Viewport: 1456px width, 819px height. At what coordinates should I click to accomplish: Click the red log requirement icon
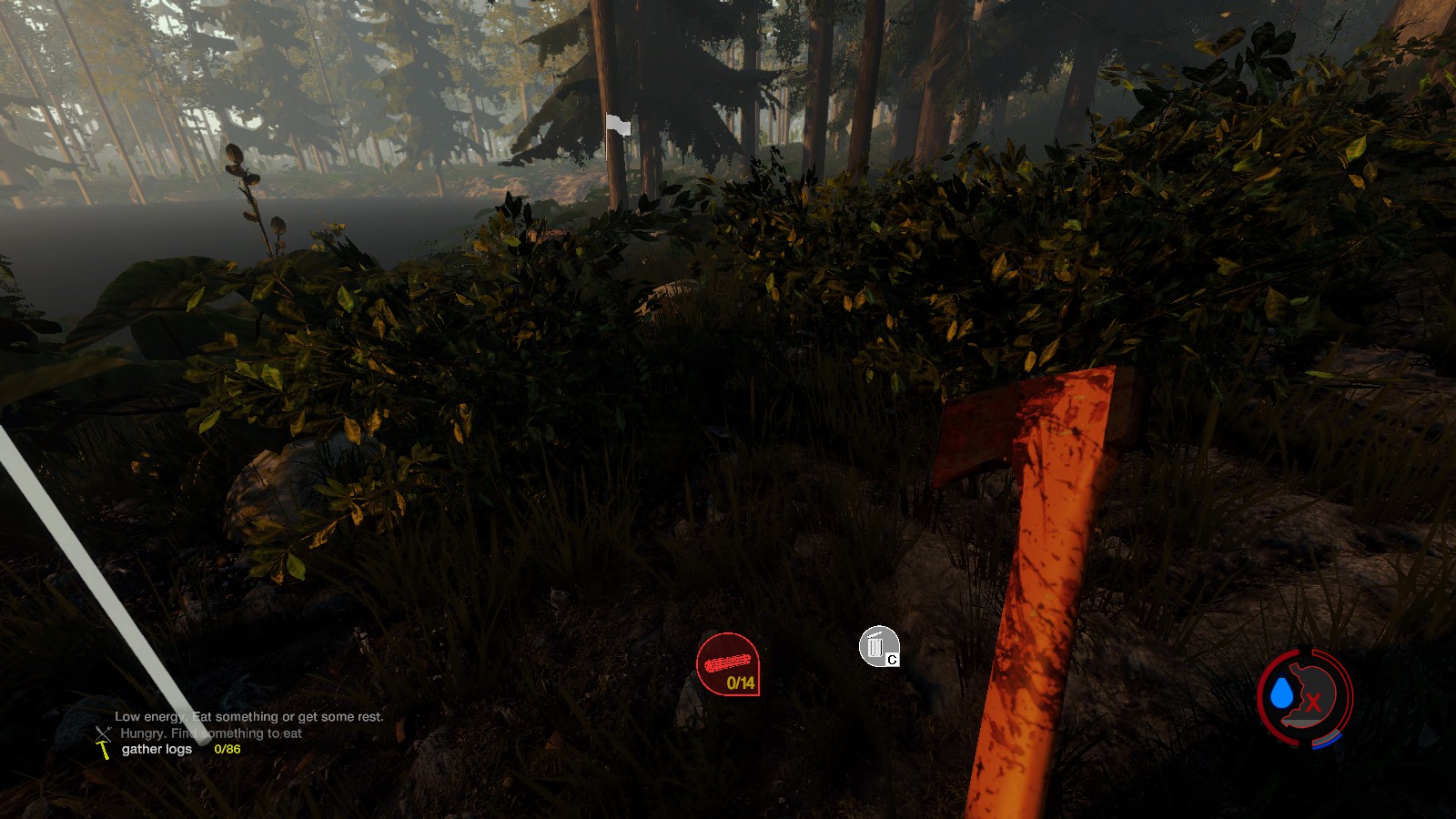(727, 663)
